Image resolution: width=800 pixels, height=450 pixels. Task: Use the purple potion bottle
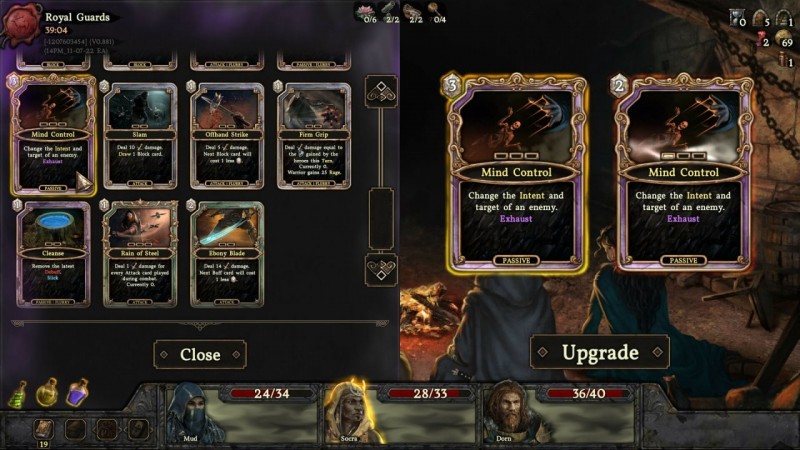tap(76, 391)
